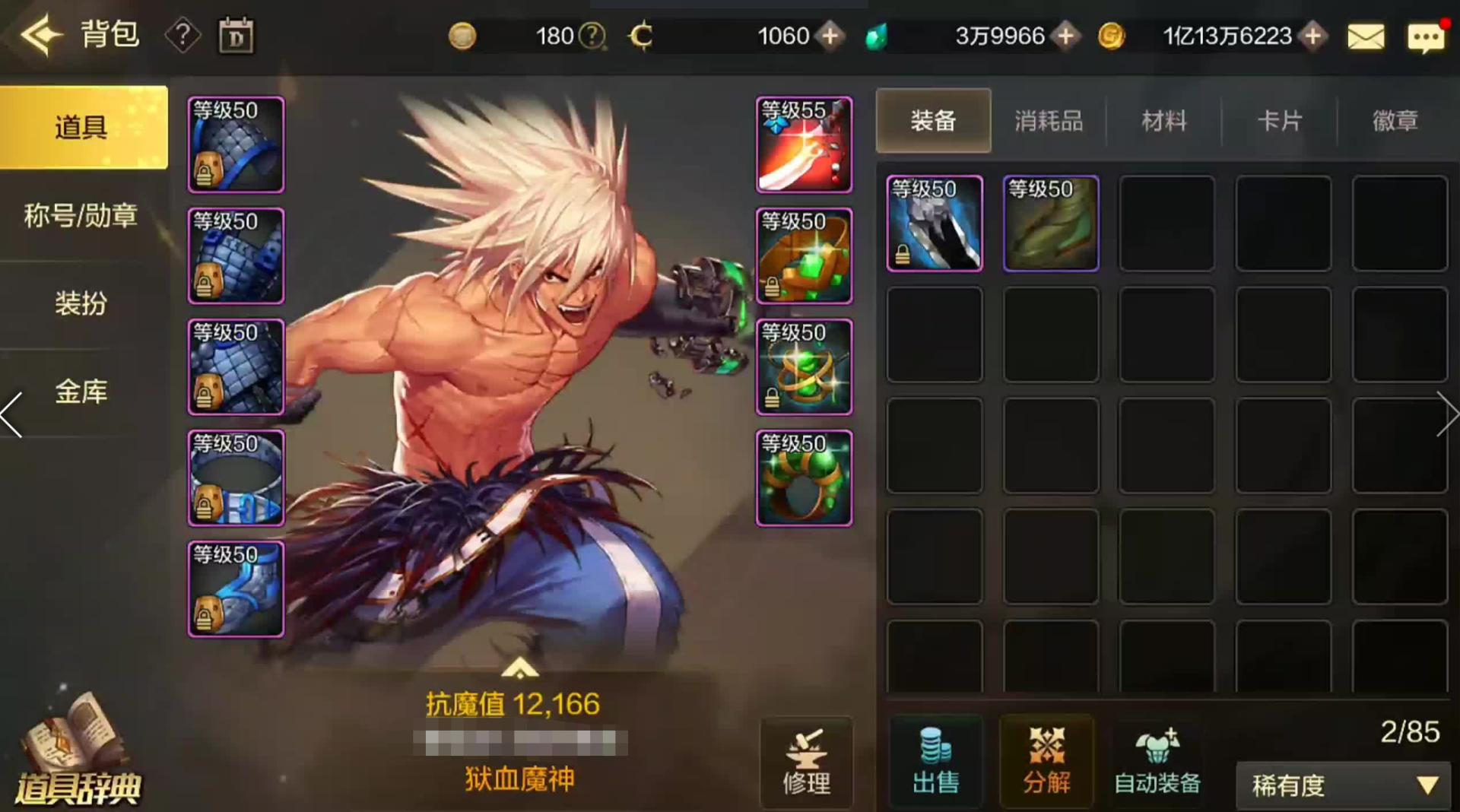Image resolution: width=1460 pixels, height=812 pixels.
Task: Open the 稀有度 sorting dropdown
Action: click(x=1342, y=785)
